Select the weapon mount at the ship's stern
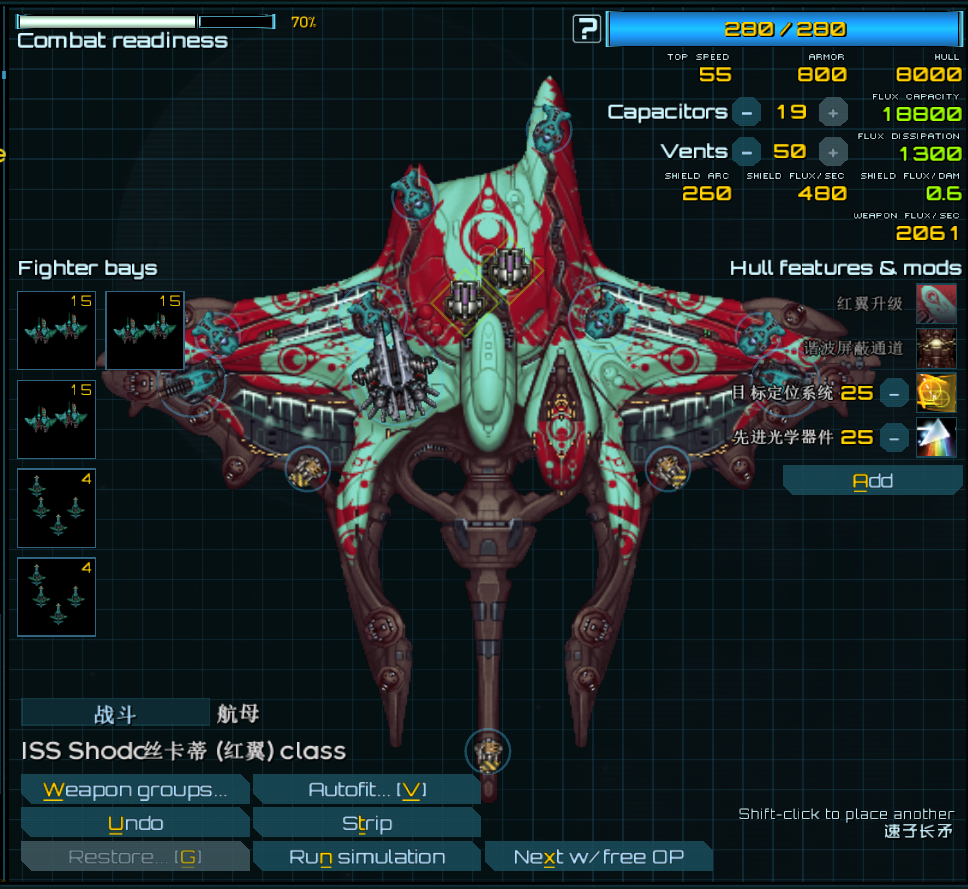 click(x=488, y=751)
